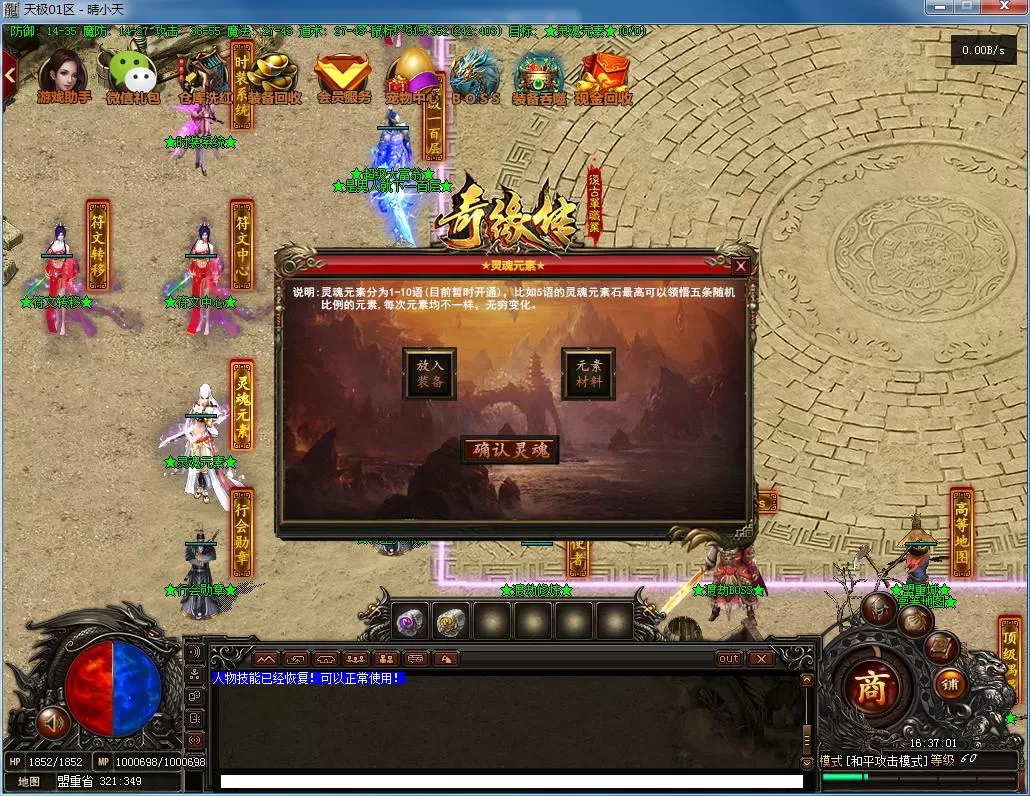The width and height of the screenshot is (1030, 796).
Task: Open the bag pouch icon button
Action: coord(914,621)
